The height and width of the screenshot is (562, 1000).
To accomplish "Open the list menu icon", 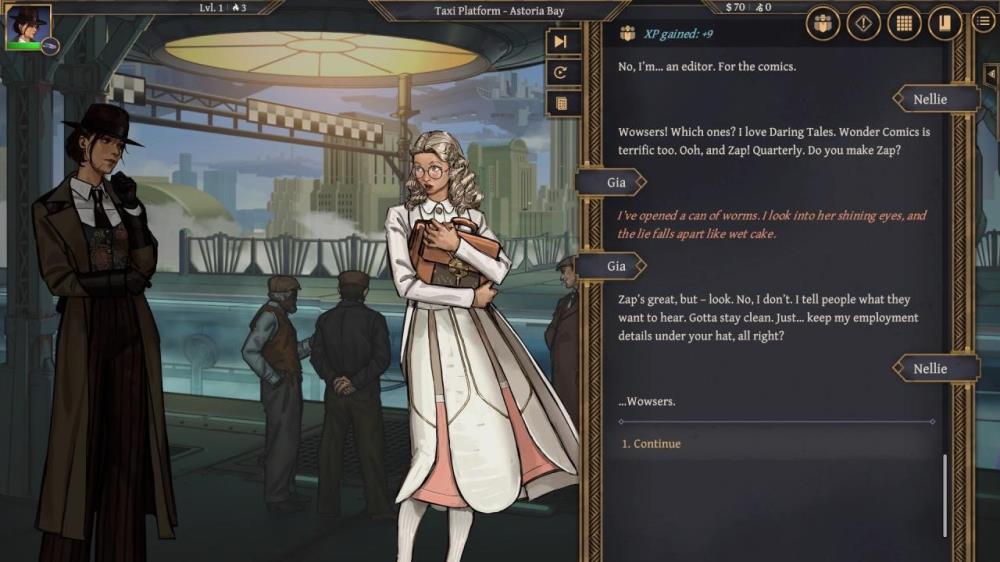I will tap(984, 20).
